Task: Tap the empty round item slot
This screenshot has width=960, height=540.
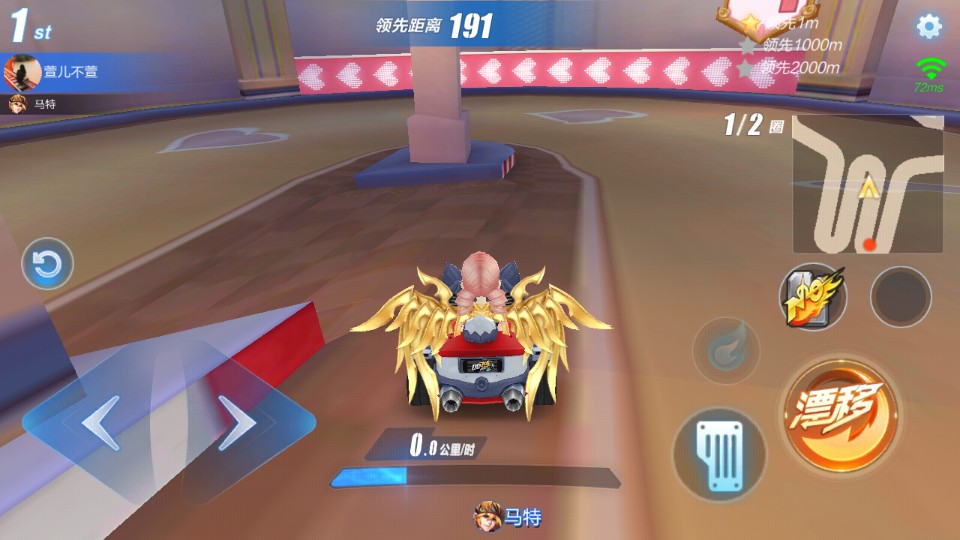Action: [x=900, y=297]
